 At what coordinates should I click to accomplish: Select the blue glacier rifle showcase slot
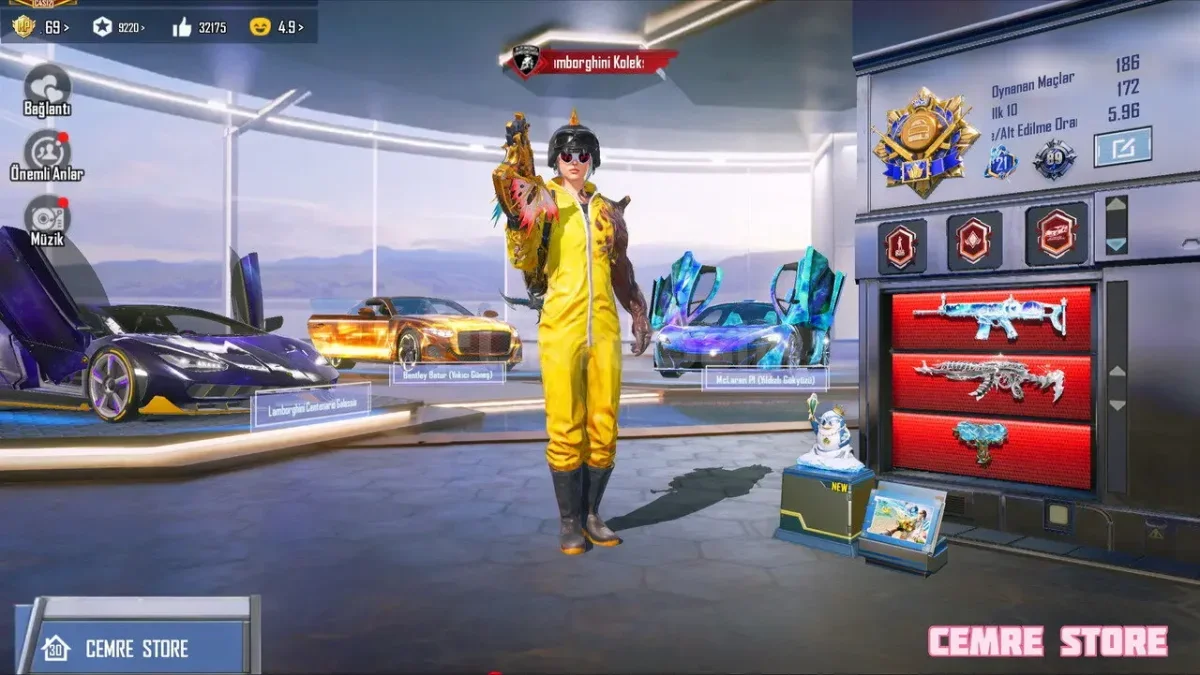click(x=991, y=317)
